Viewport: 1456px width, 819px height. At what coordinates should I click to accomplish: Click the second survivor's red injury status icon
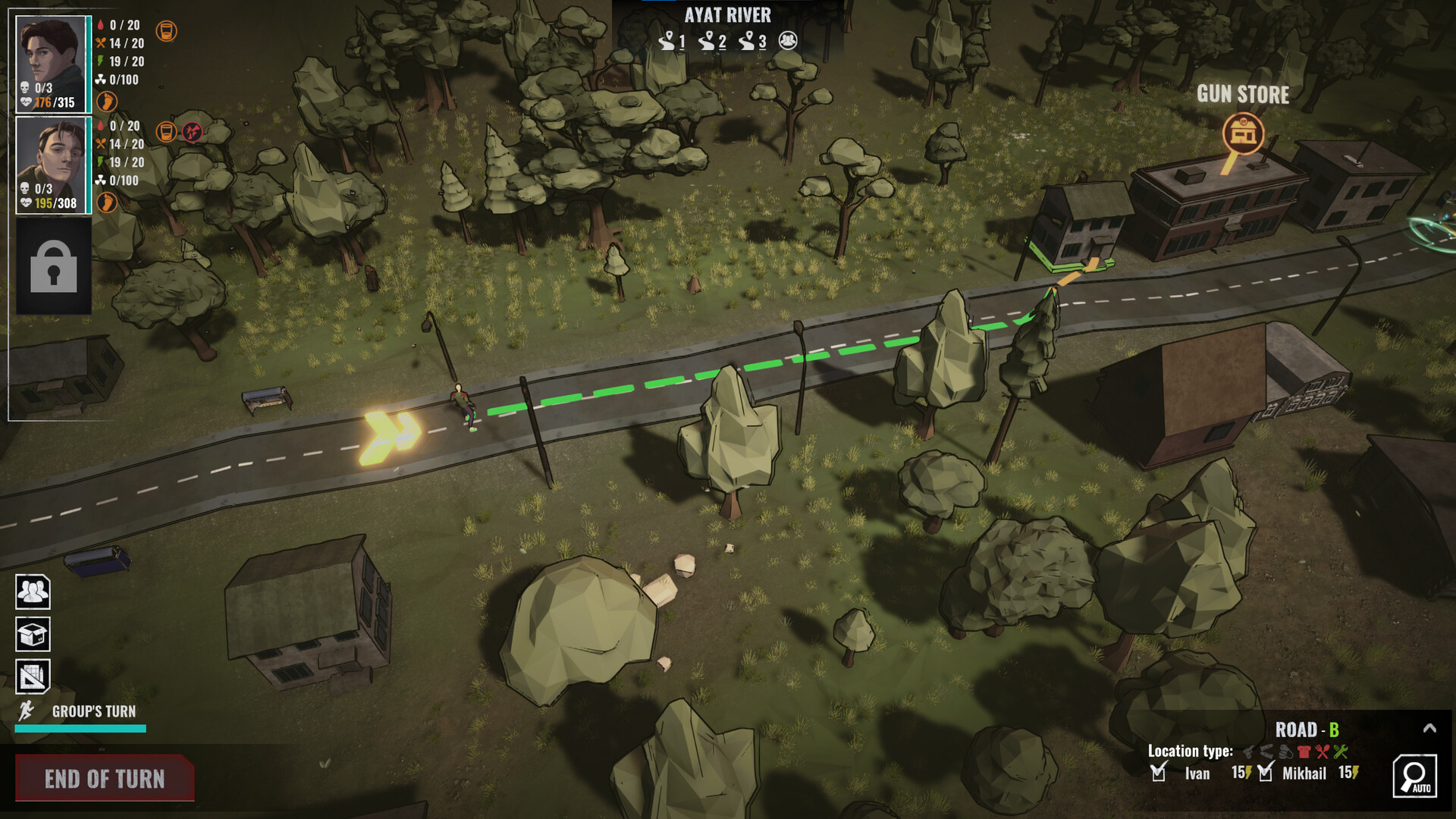(193, 132)
